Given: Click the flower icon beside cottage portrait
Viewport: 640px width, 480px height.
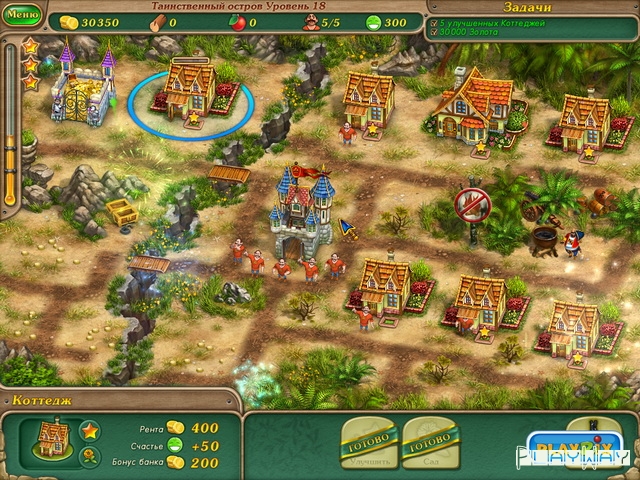Looking at the screenshot, I should tap(89, 457).
